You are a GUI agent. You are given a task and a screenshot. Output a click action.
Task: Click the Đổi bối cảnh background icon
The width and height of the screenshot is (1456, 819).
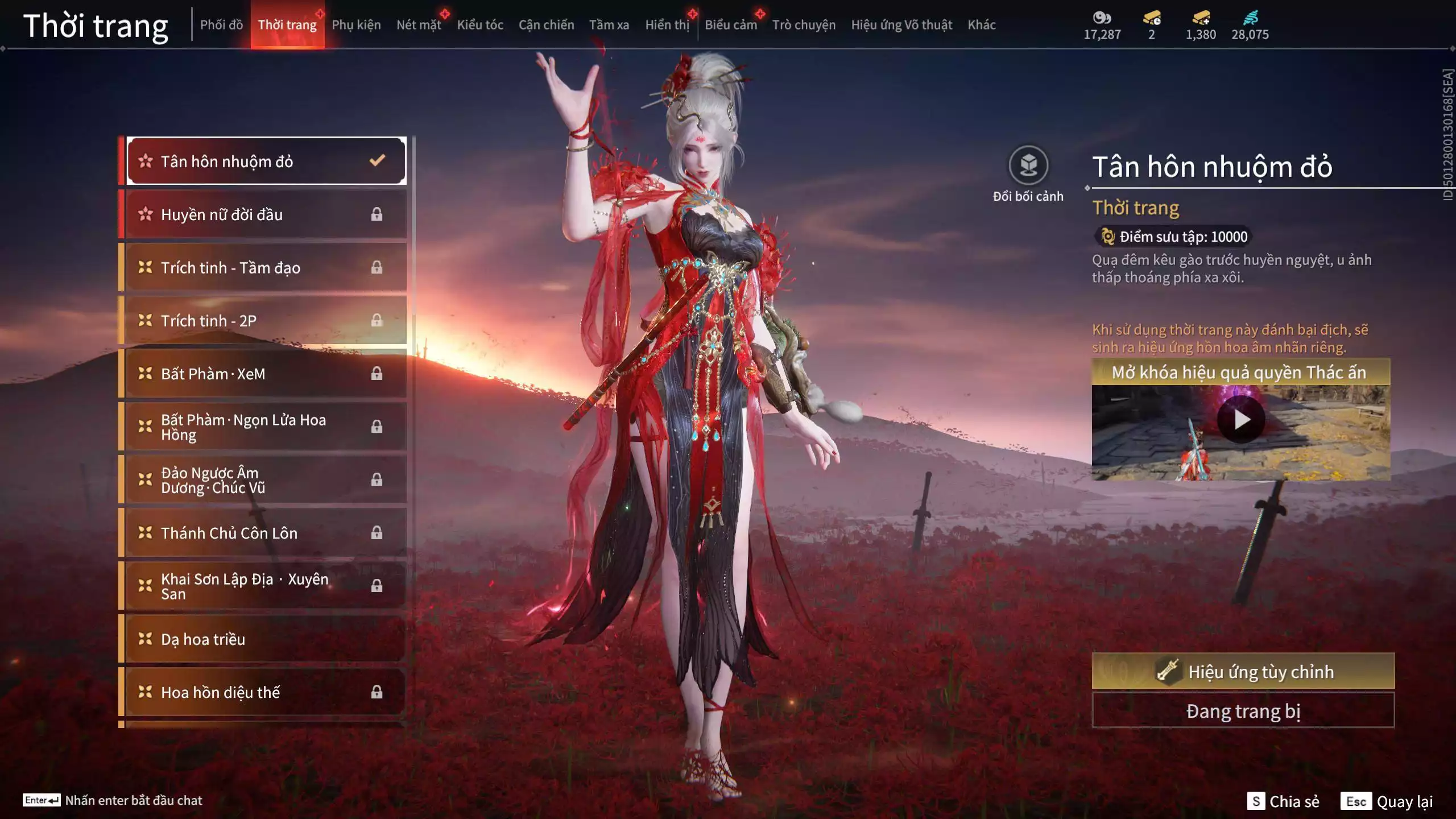click(x=1028, y=166)
